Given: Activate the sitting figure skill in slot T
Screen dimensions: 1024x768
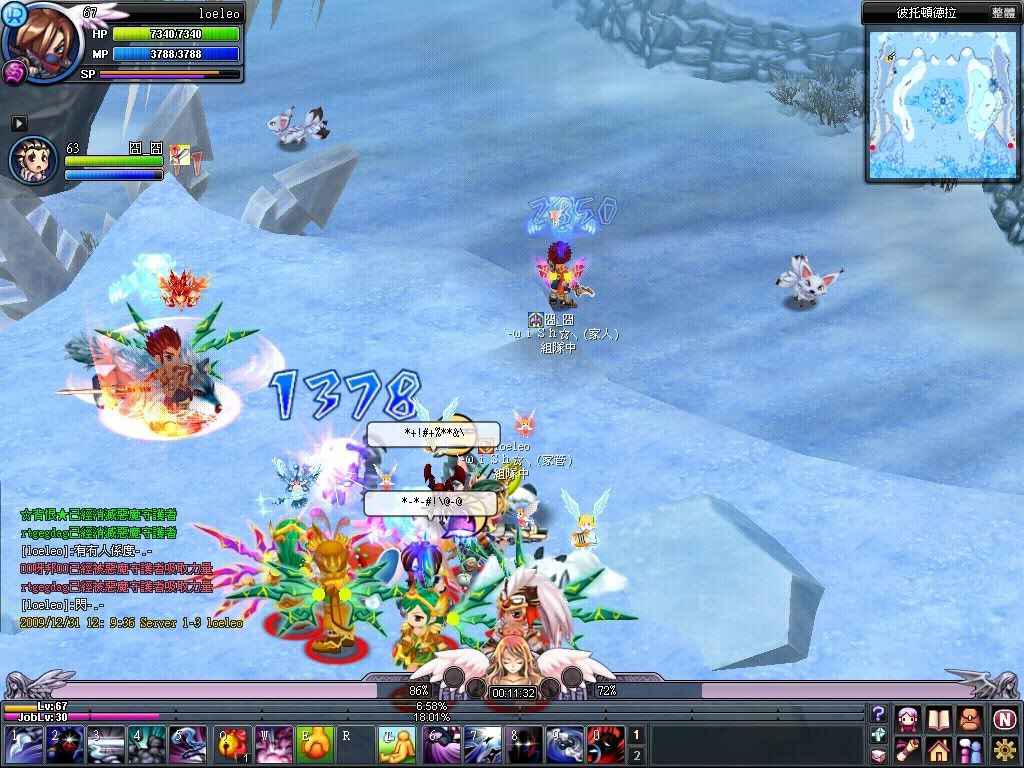Looking at the screenshot, I should [393, 746].
